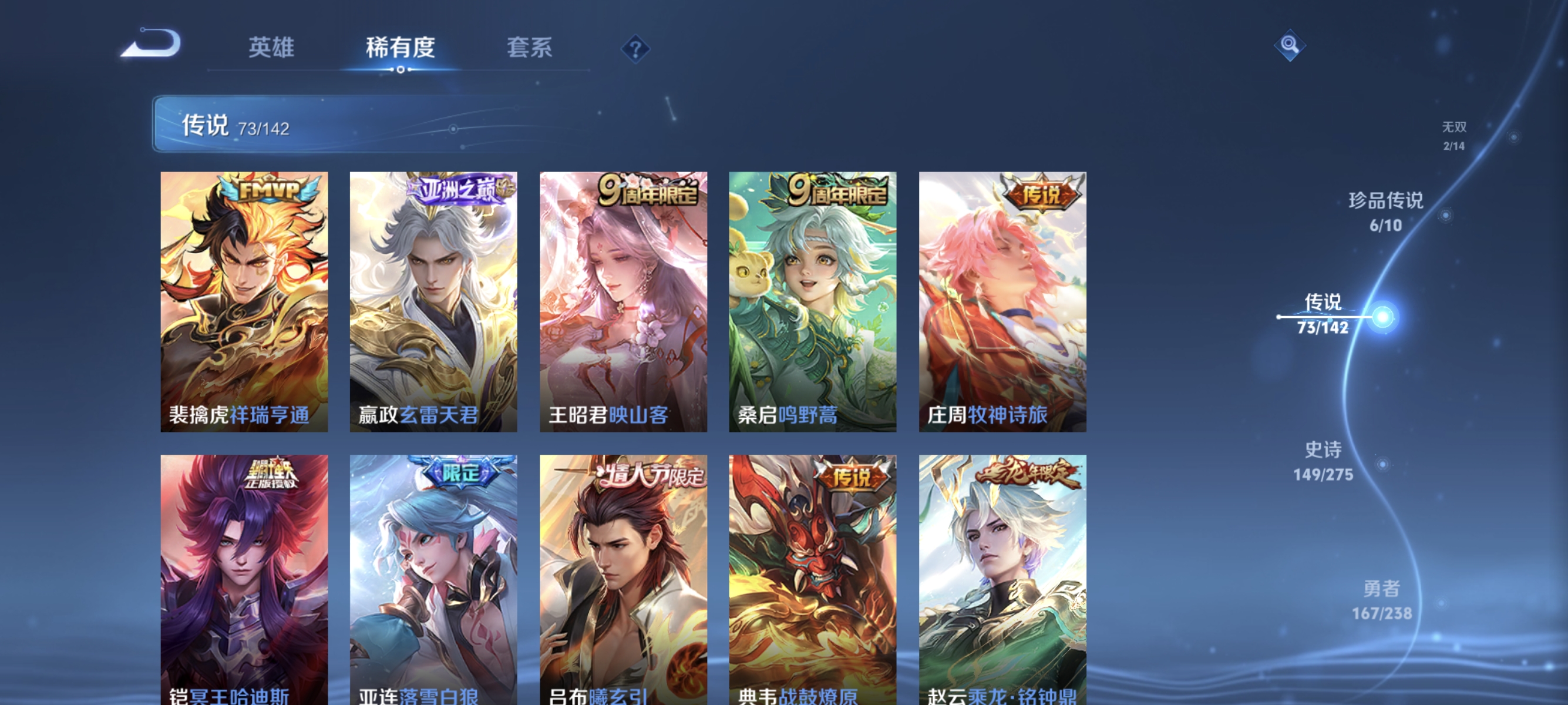Open the search magnifier icon
Viewport: 1568px width, 705px height.
point(1289,45)
